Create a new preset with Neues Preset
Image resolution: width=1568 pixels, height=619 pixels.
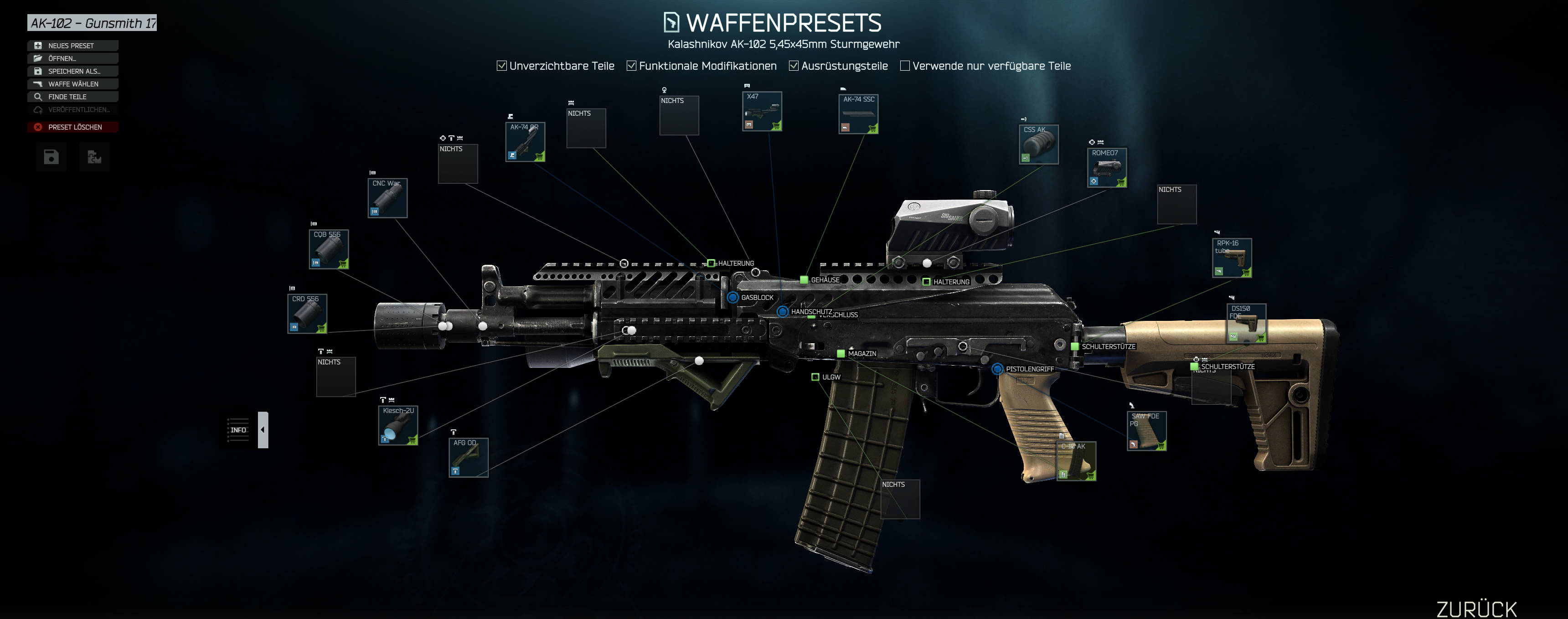72,46
